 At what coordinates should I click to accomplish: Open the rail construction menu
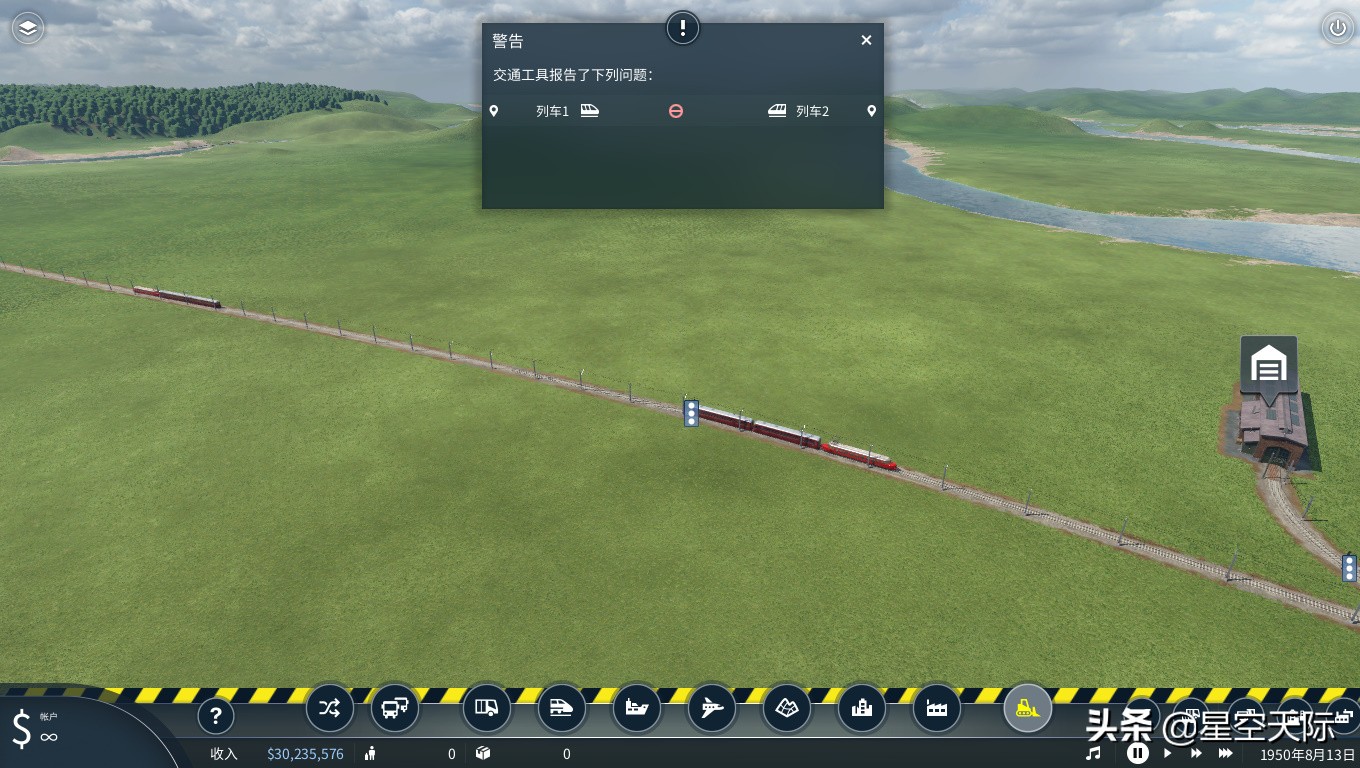point(562,709)
